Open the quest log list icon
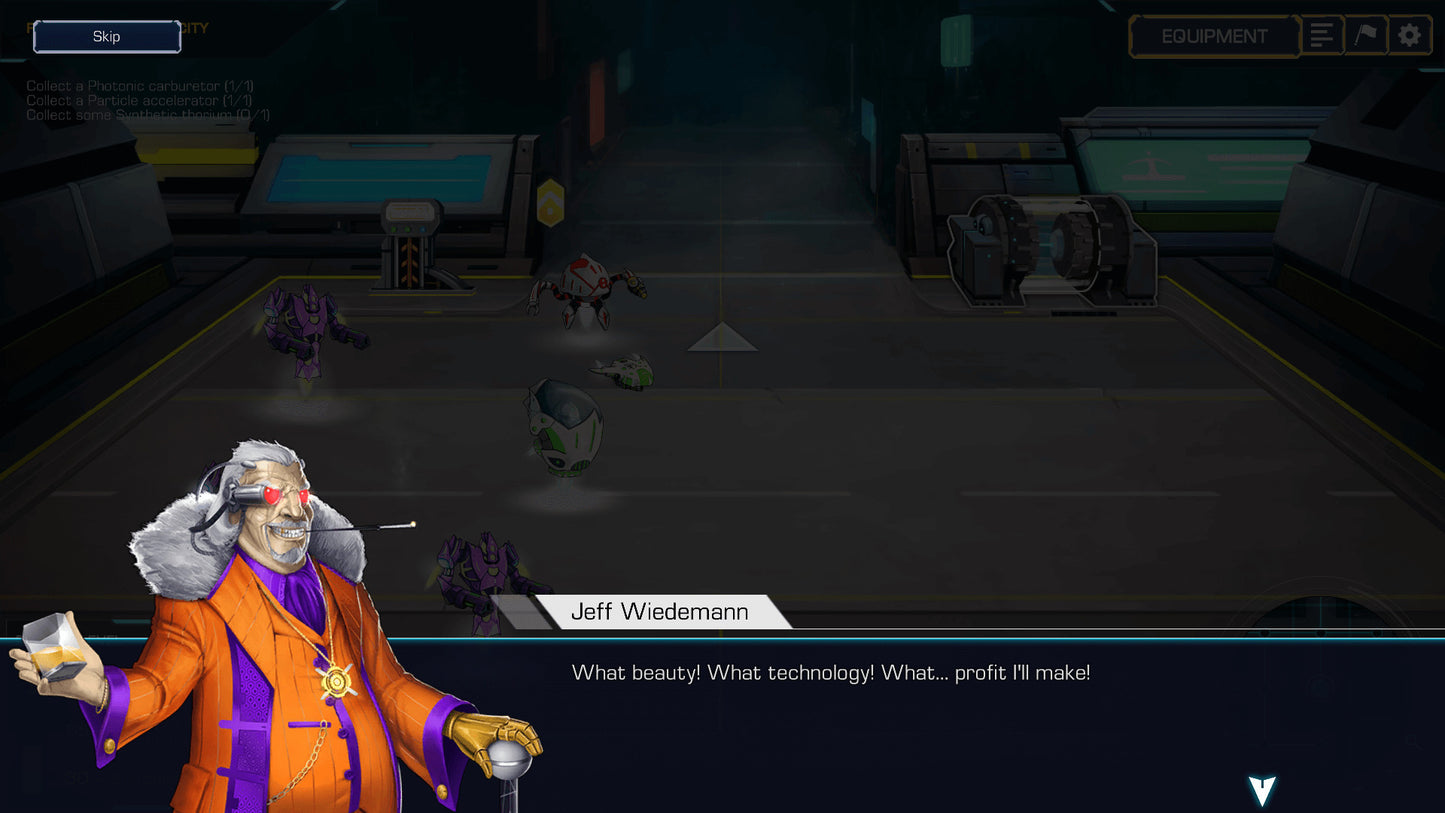The width and height of the screenshot is (1445, 813). point(1322,35)
